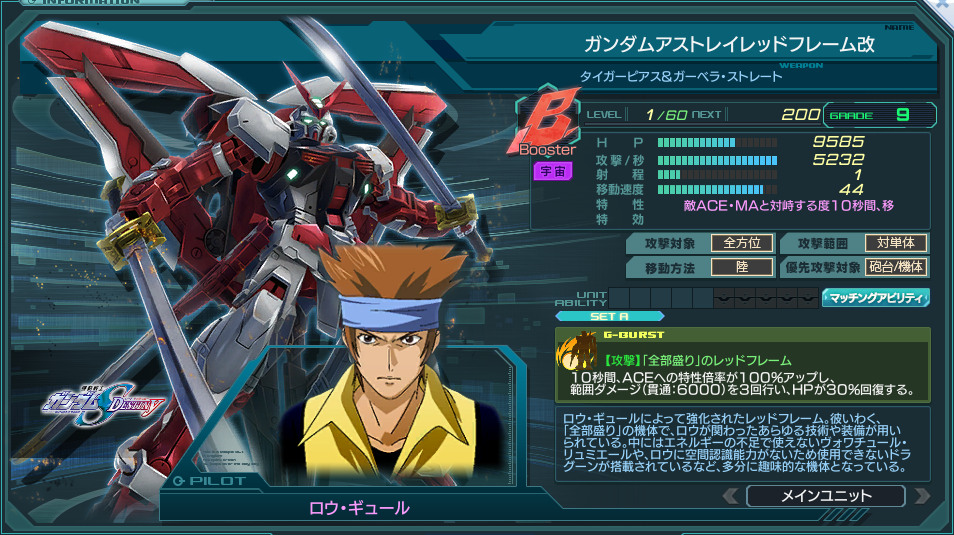Screen dimensions: 954x535
Task: Go to previous unit with left arrow
Action: pos(731,496)
